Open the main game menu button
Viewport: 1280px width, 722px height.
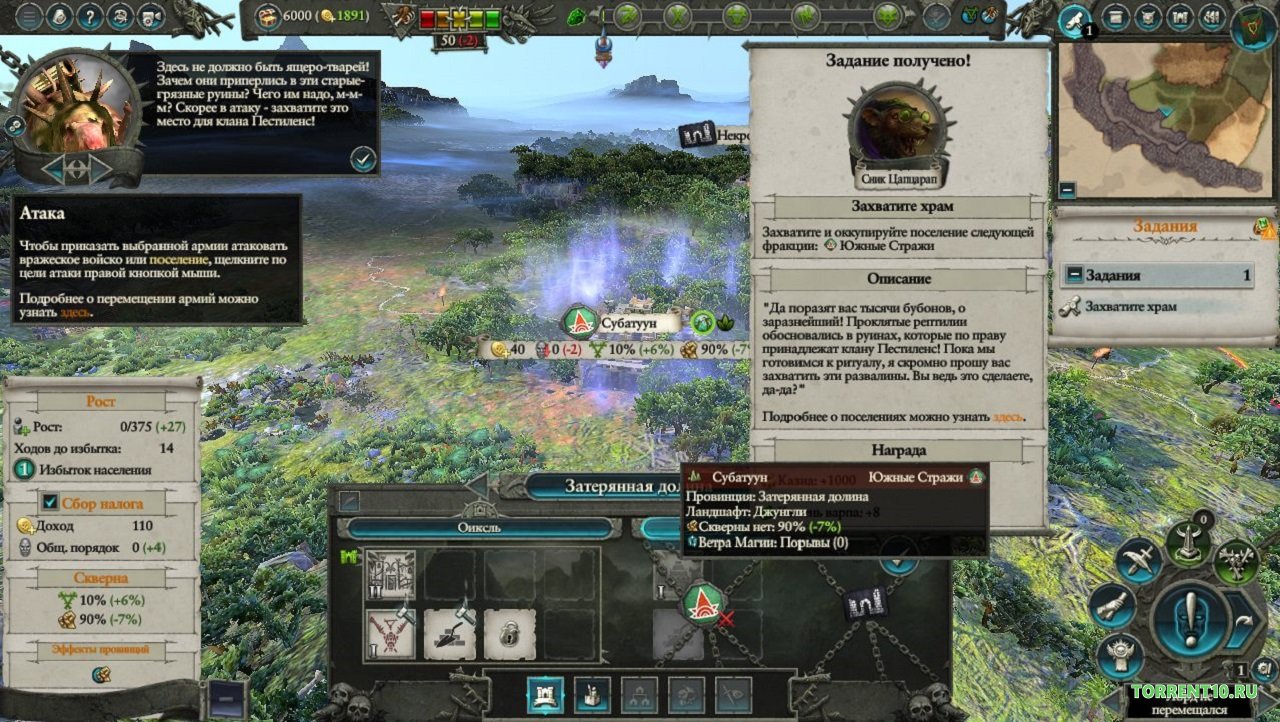pyautogui.click(x=30, y=16)
